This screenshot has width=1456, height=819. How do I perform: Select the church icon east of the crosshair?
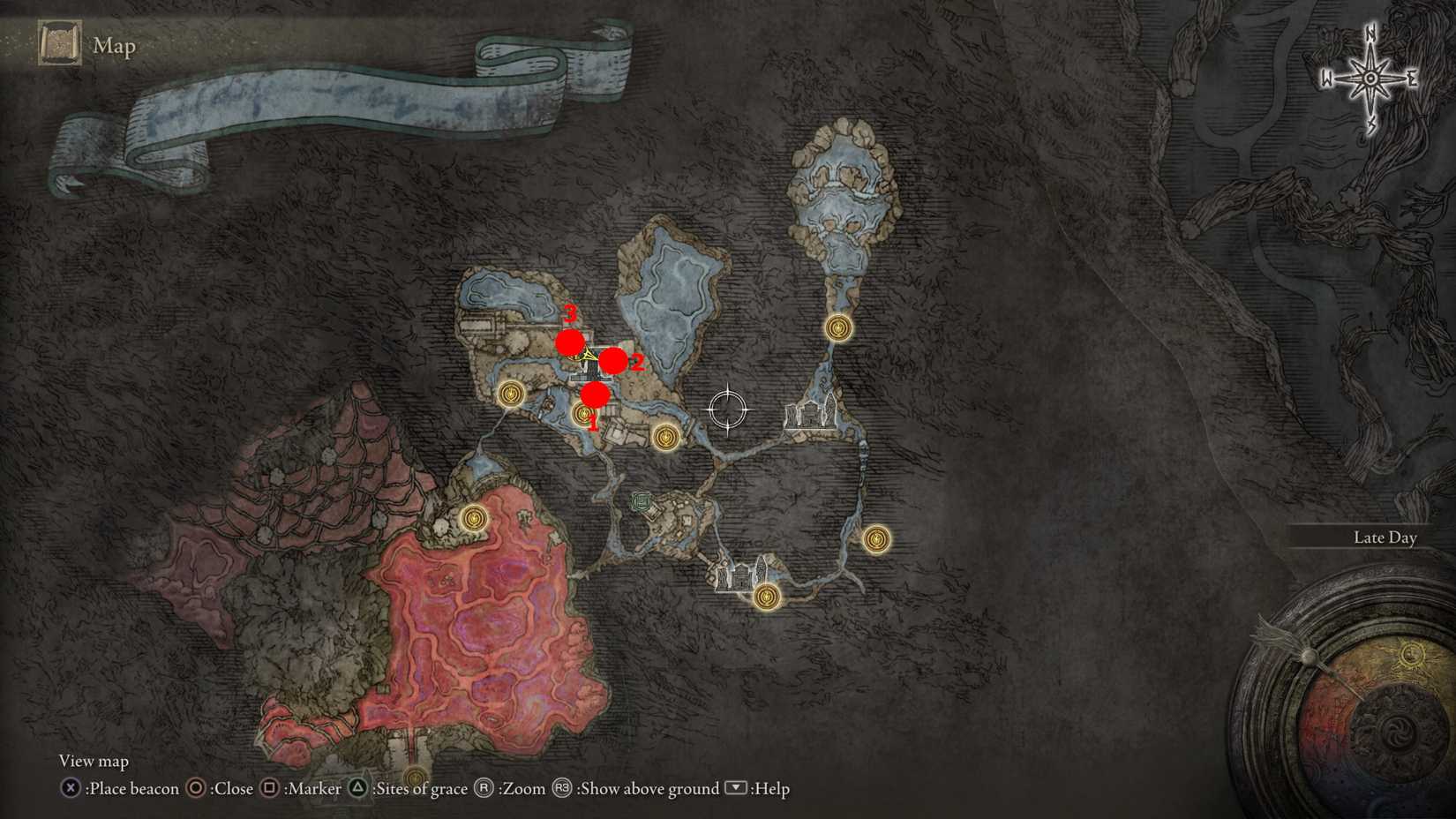[x=808, y=417]
